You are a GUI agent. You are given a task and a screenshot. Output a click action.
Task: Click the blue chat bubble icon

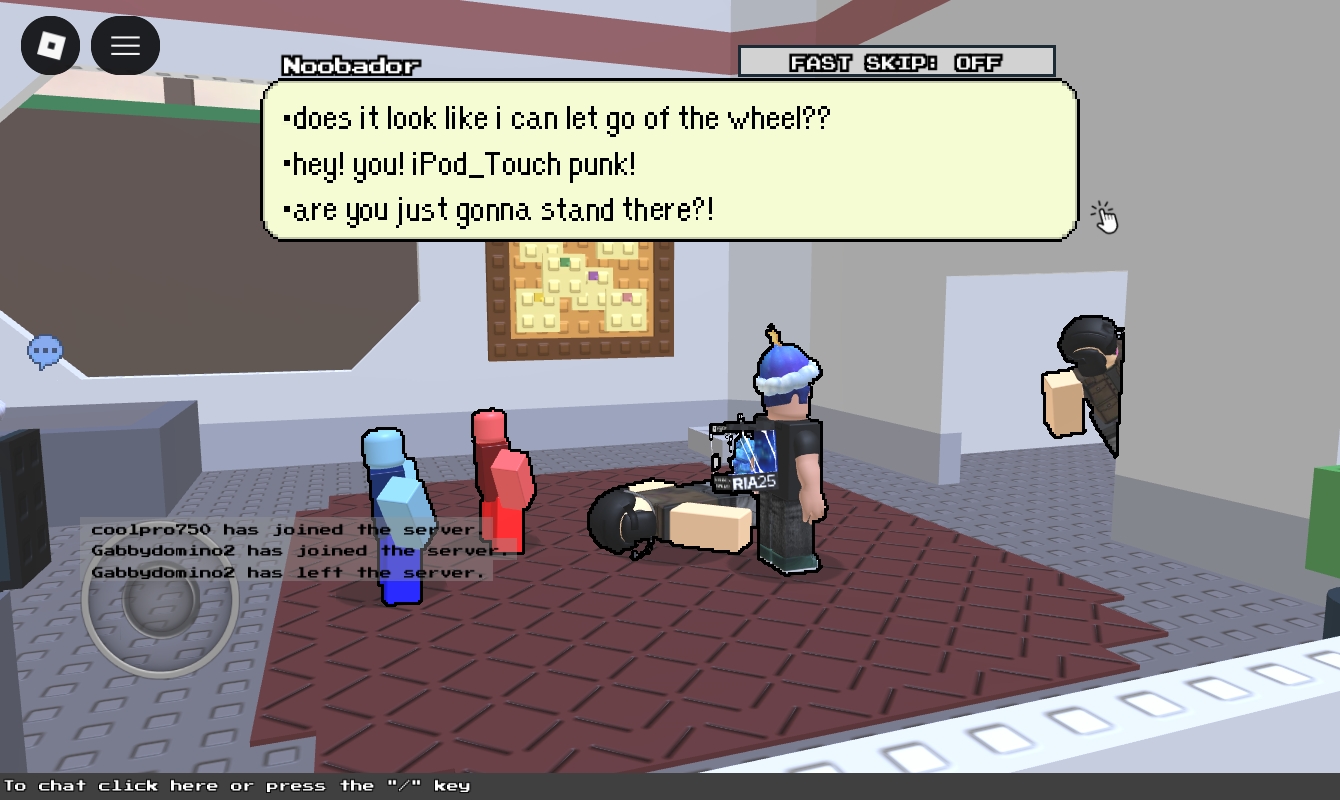pos(45,352)
